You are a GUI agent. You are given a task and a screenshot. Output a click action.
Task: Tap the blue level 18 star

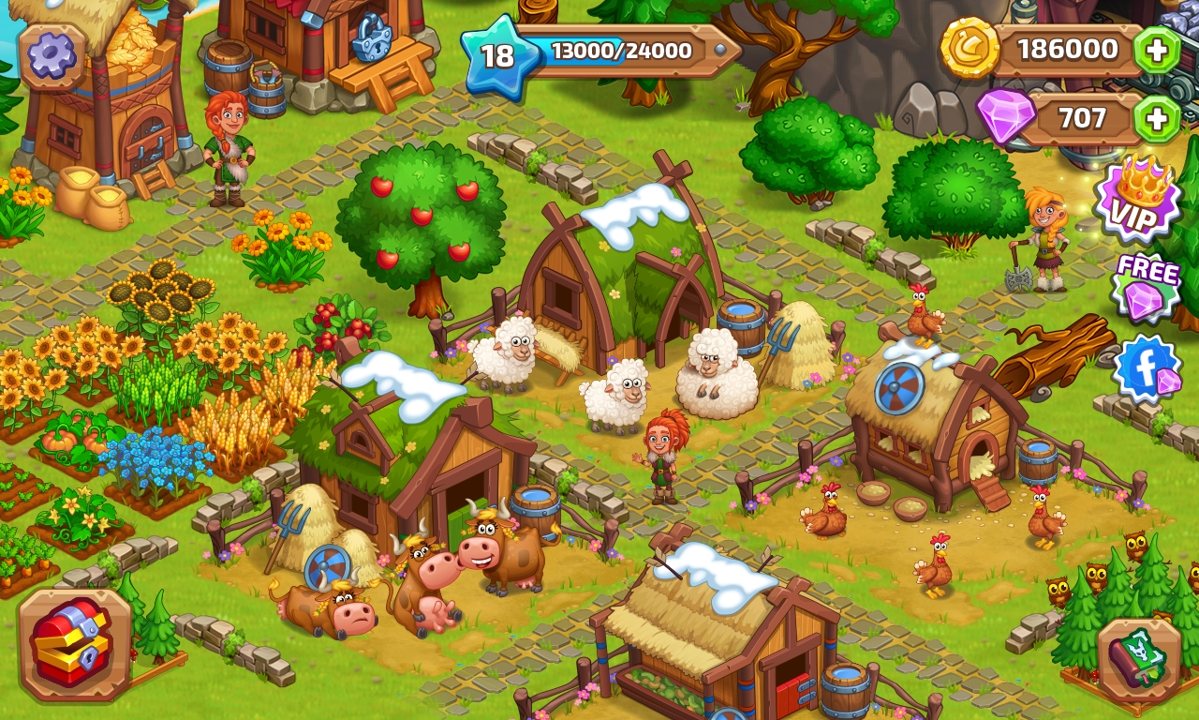(498, 56)
